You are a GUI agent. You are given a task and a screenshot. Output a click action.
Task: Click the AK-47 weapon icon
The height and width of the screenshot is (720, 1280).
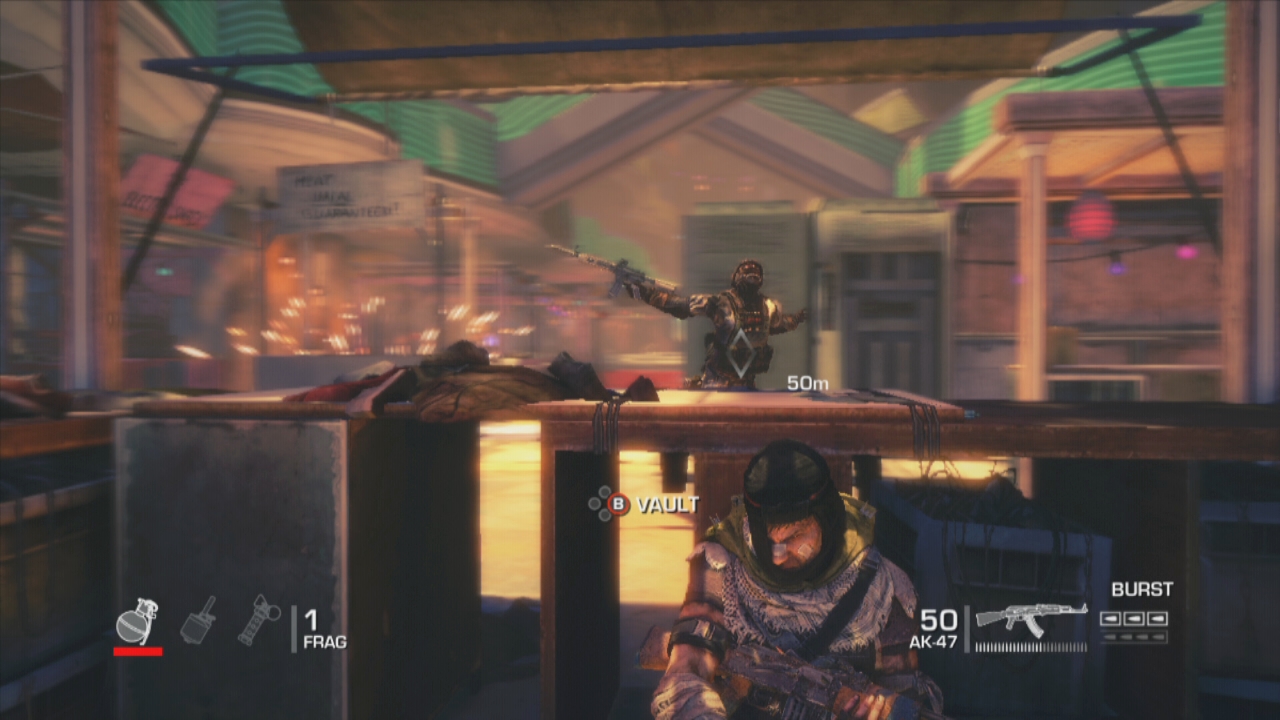[1031, 617]
